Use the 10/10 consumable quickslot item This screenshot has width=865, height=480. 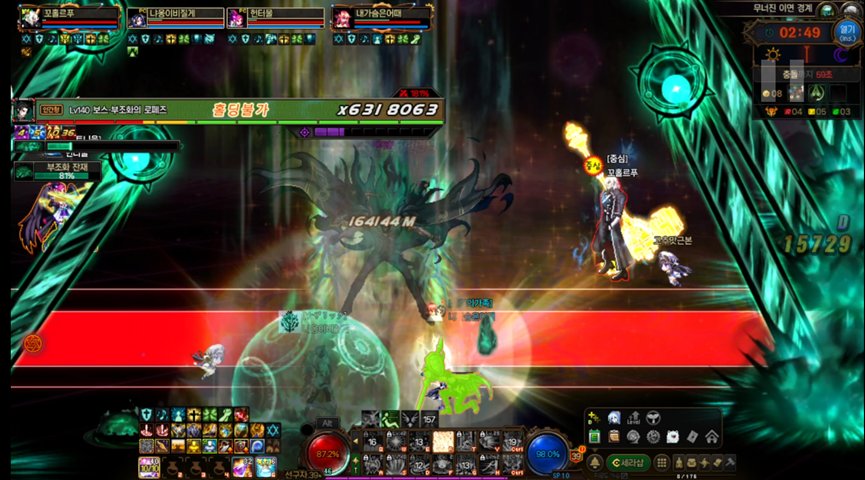pyautogui.click(x=149, y=466)
